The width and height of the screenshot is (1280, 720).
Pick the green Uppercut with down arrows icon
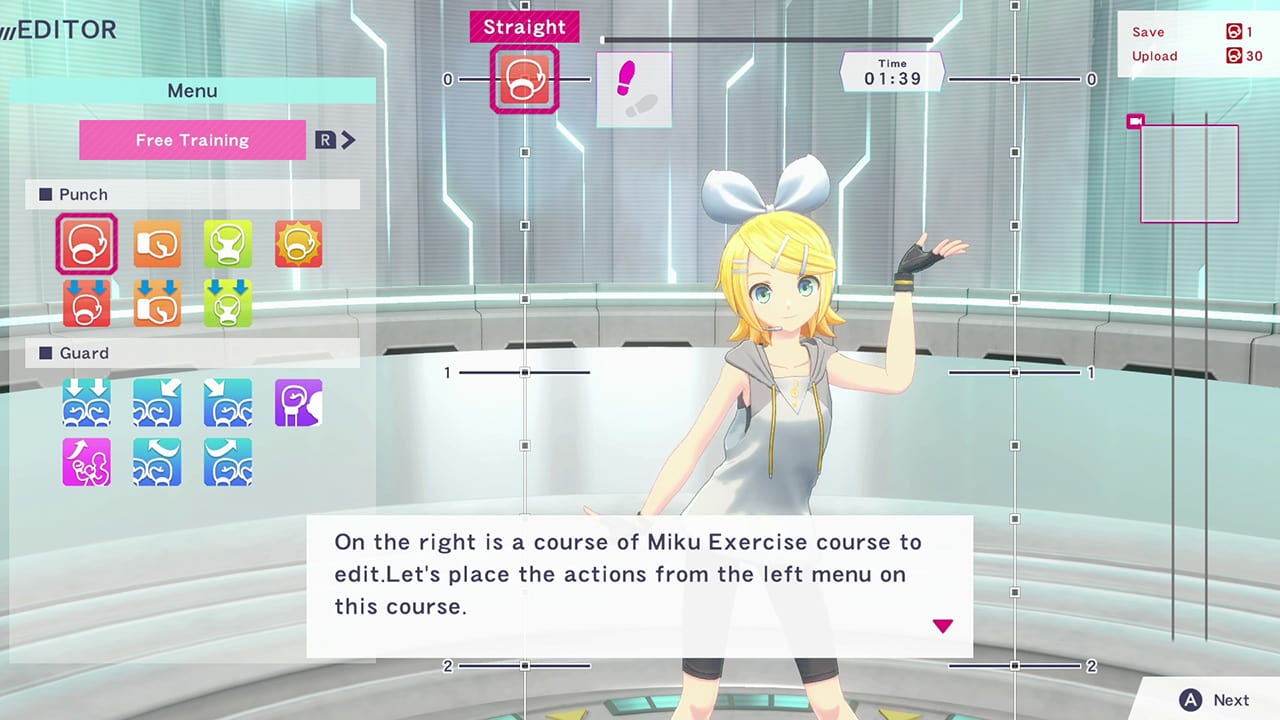pos(227,303)
